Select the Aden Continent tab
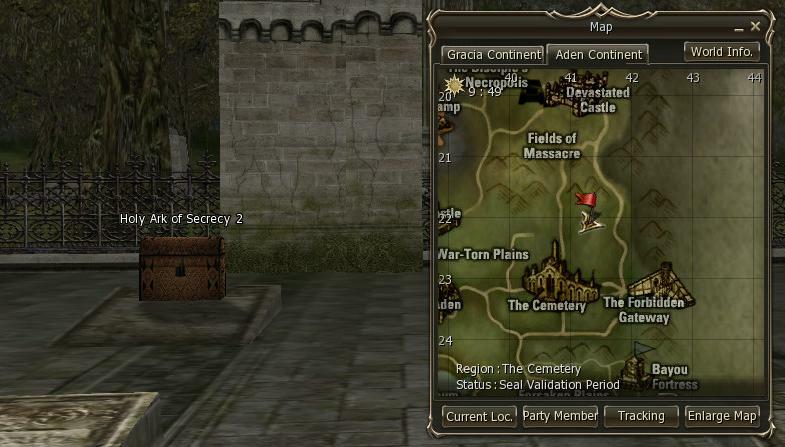 tap(599, 54)
